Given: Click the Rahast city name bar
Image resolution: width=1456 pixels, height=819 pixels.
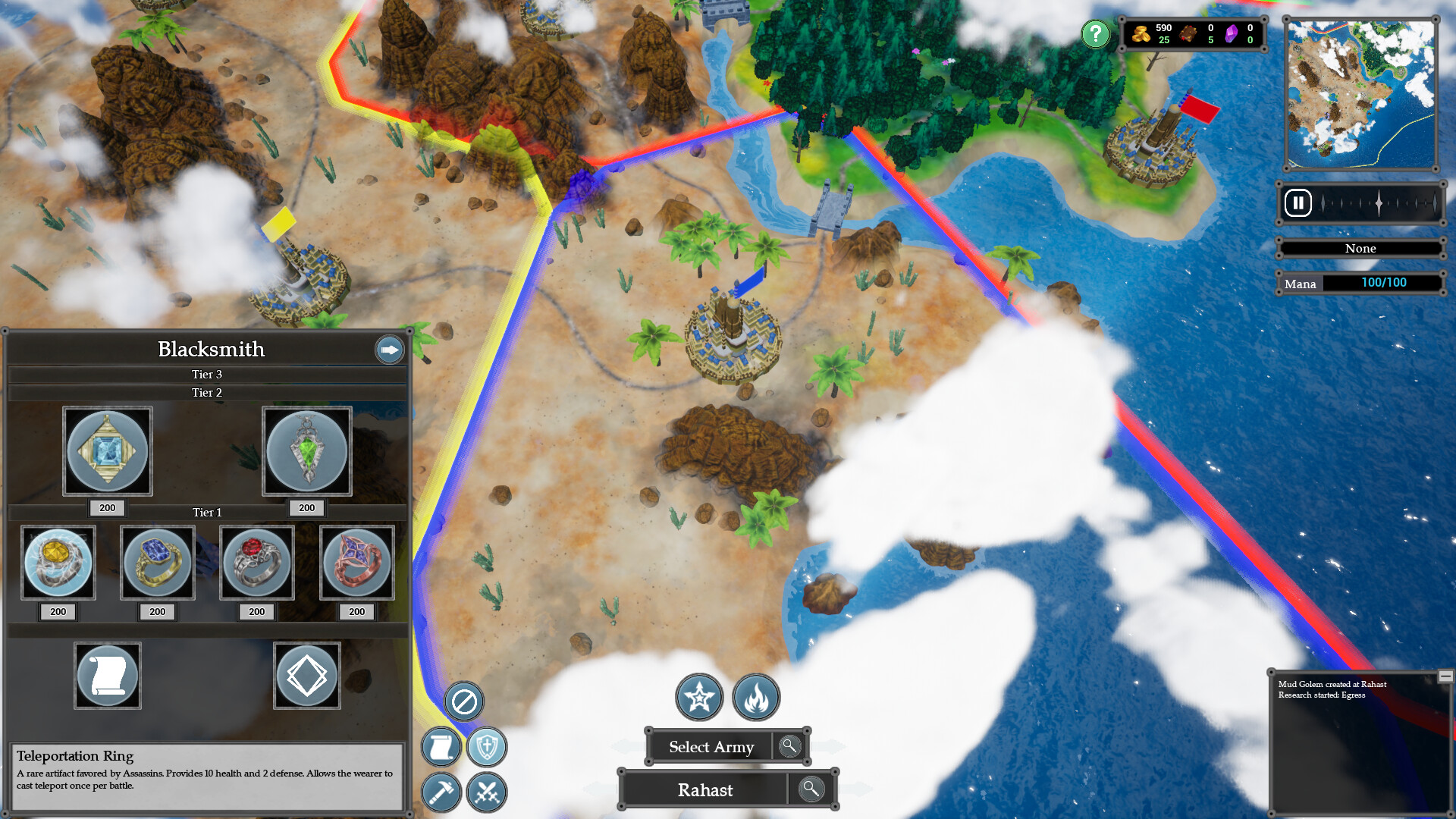Looking at the screenshot, I should 705,789.
